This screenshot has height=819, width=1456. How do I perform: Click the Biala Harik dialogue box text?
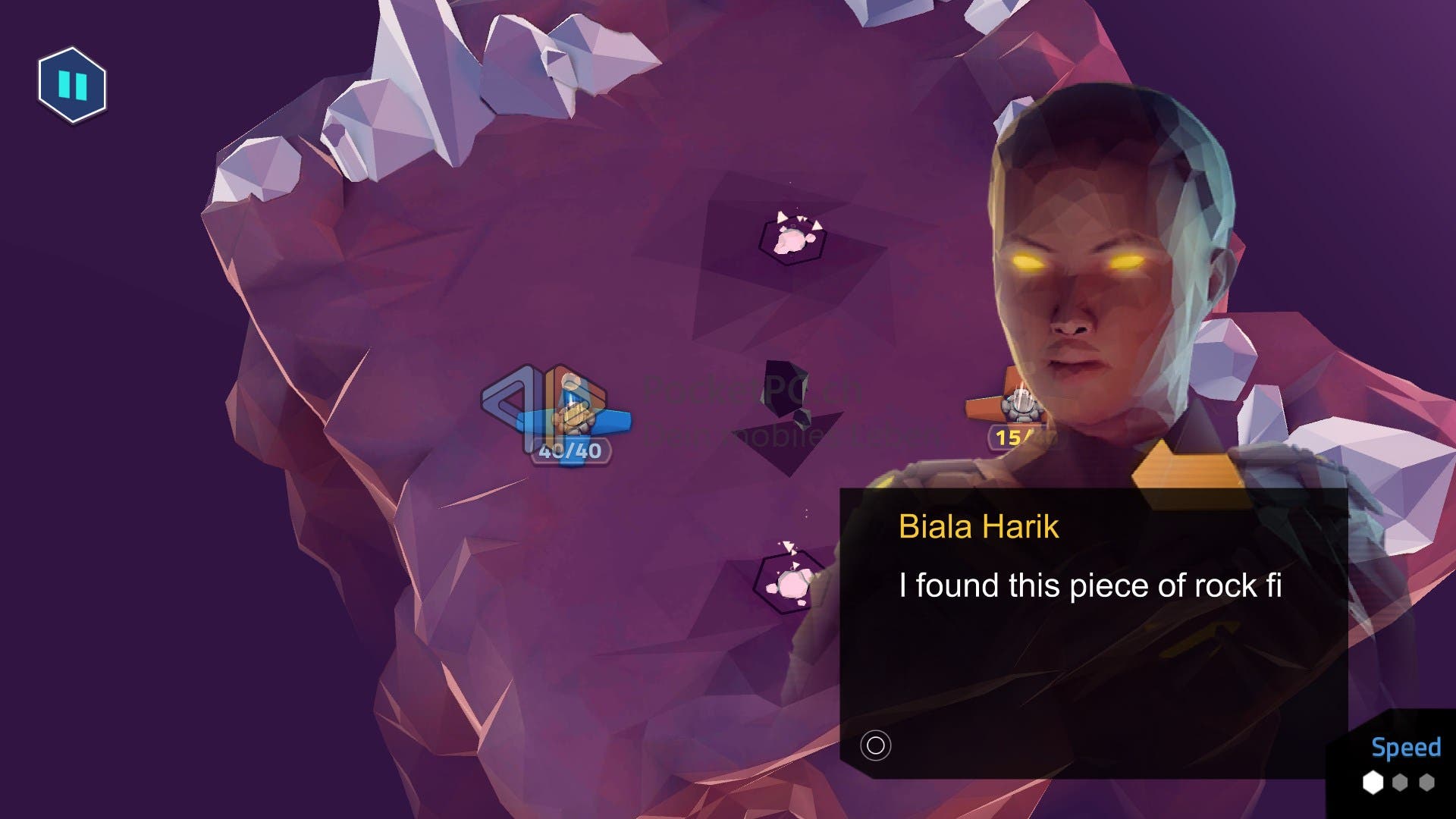(x=1090, y=586)
